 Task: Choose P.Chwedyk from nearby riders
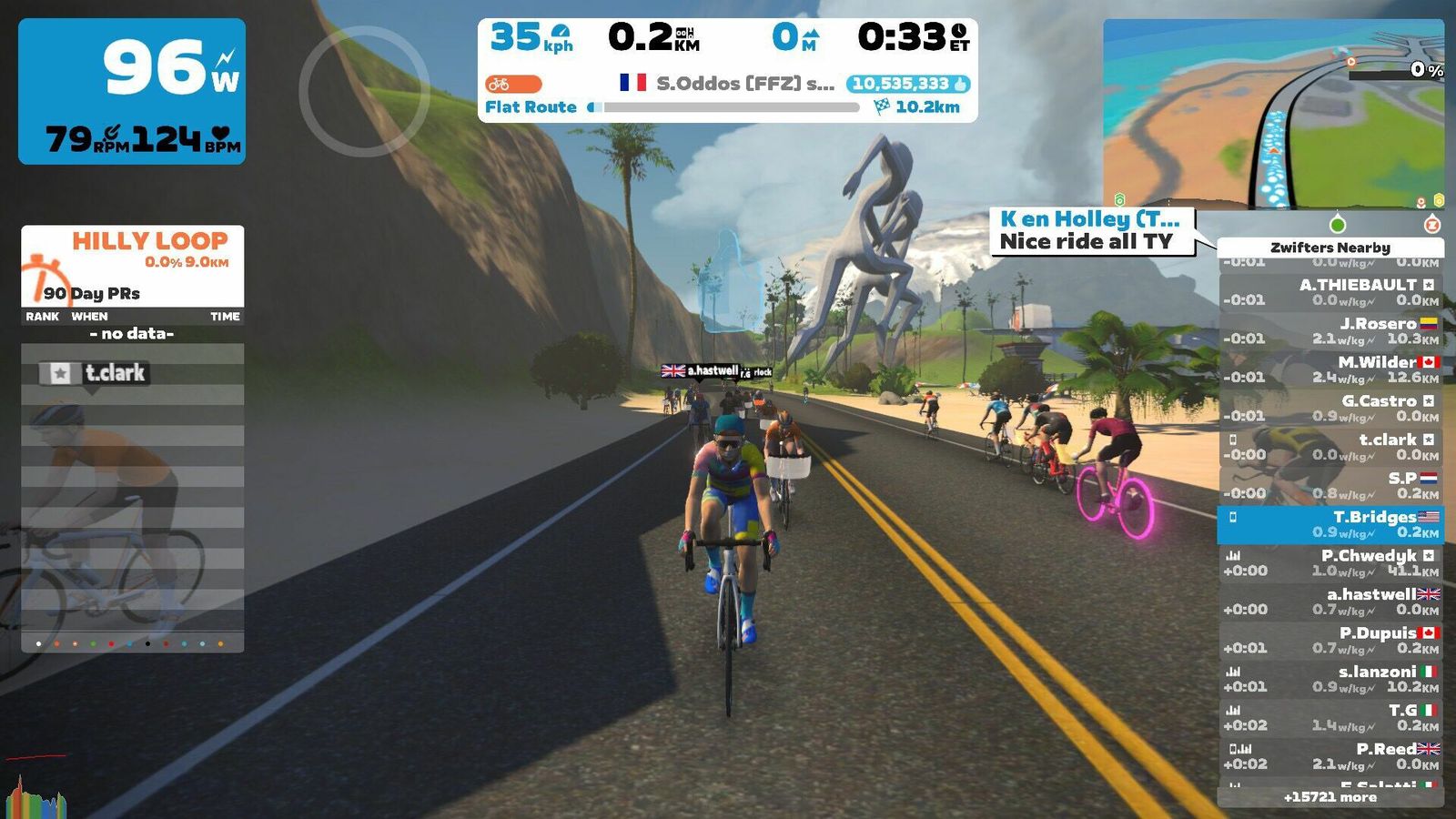[x=1330, y=562]
